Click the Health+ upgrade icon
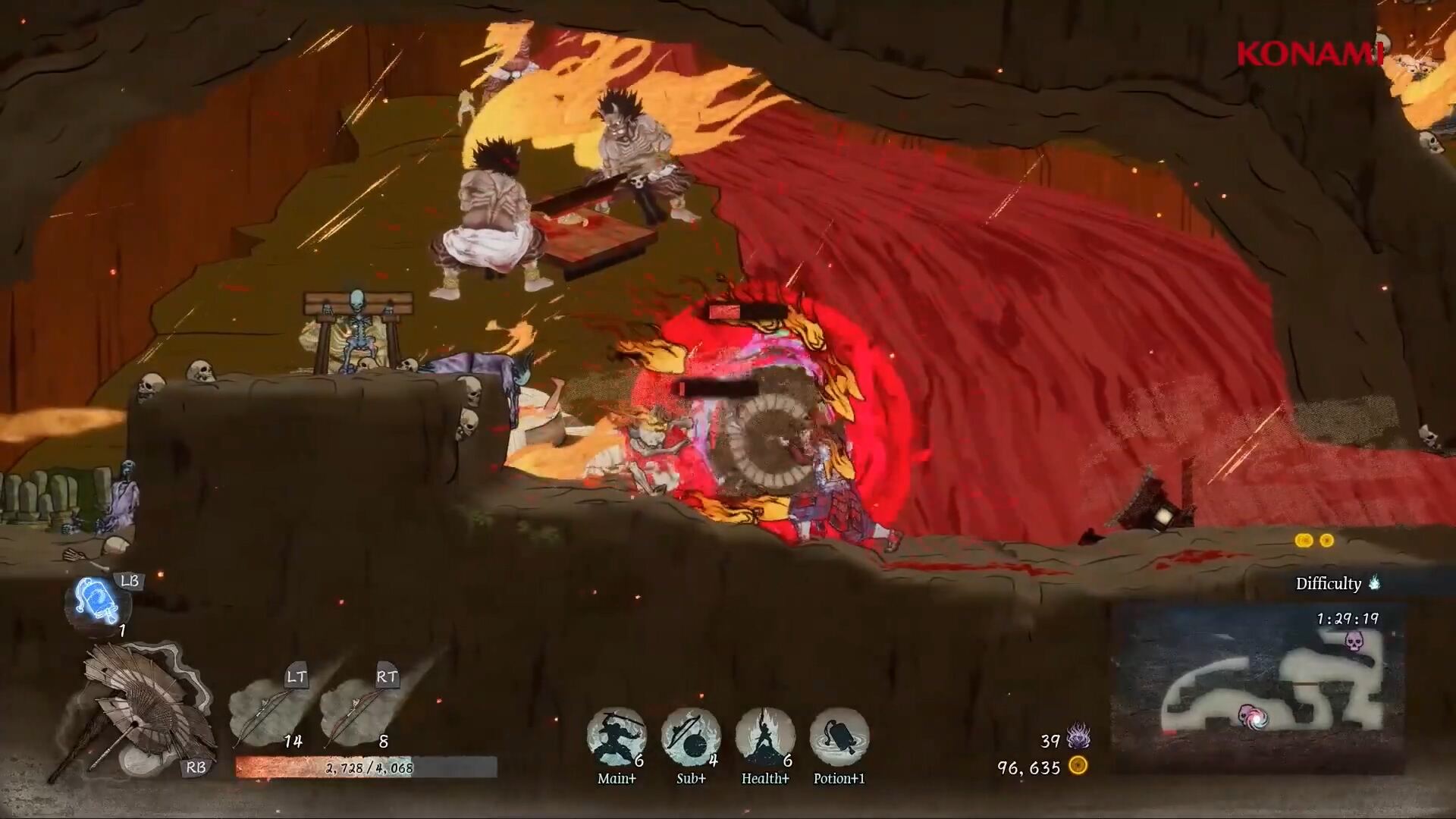The image size is (1456, 819). (x=764, y=737)
